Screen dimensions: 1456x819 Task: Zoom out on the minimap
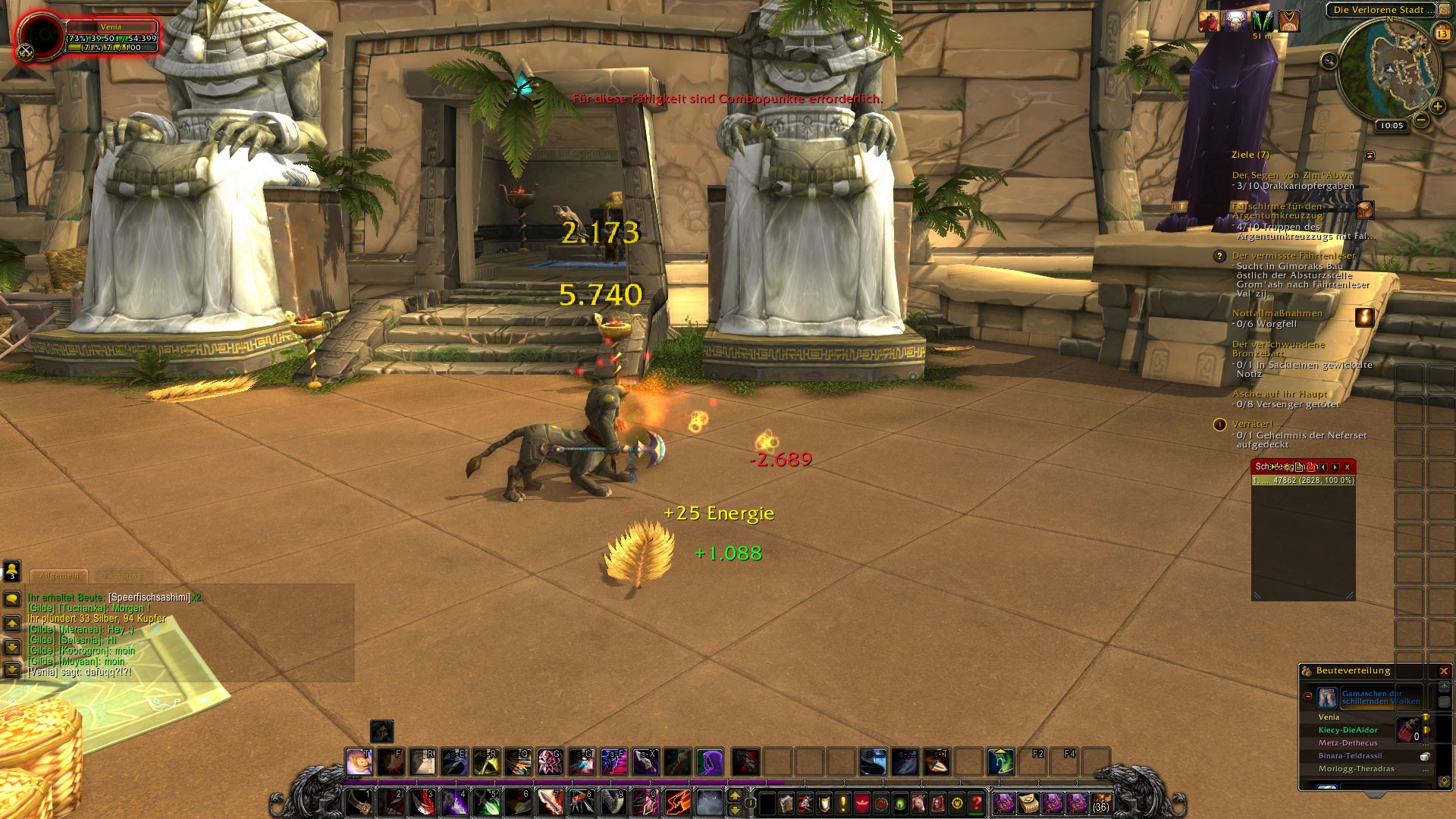click(x=1421, y=120)
